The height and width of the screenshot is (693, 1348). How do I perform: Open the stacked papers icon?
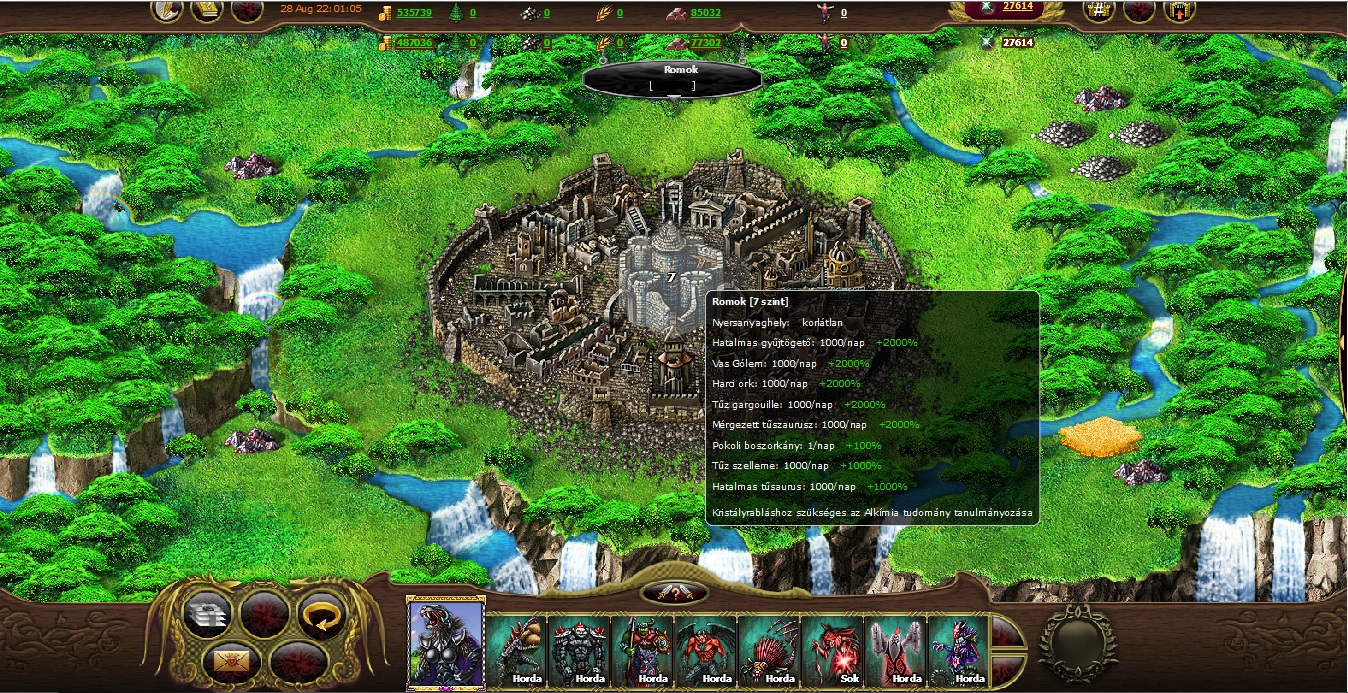208,614
